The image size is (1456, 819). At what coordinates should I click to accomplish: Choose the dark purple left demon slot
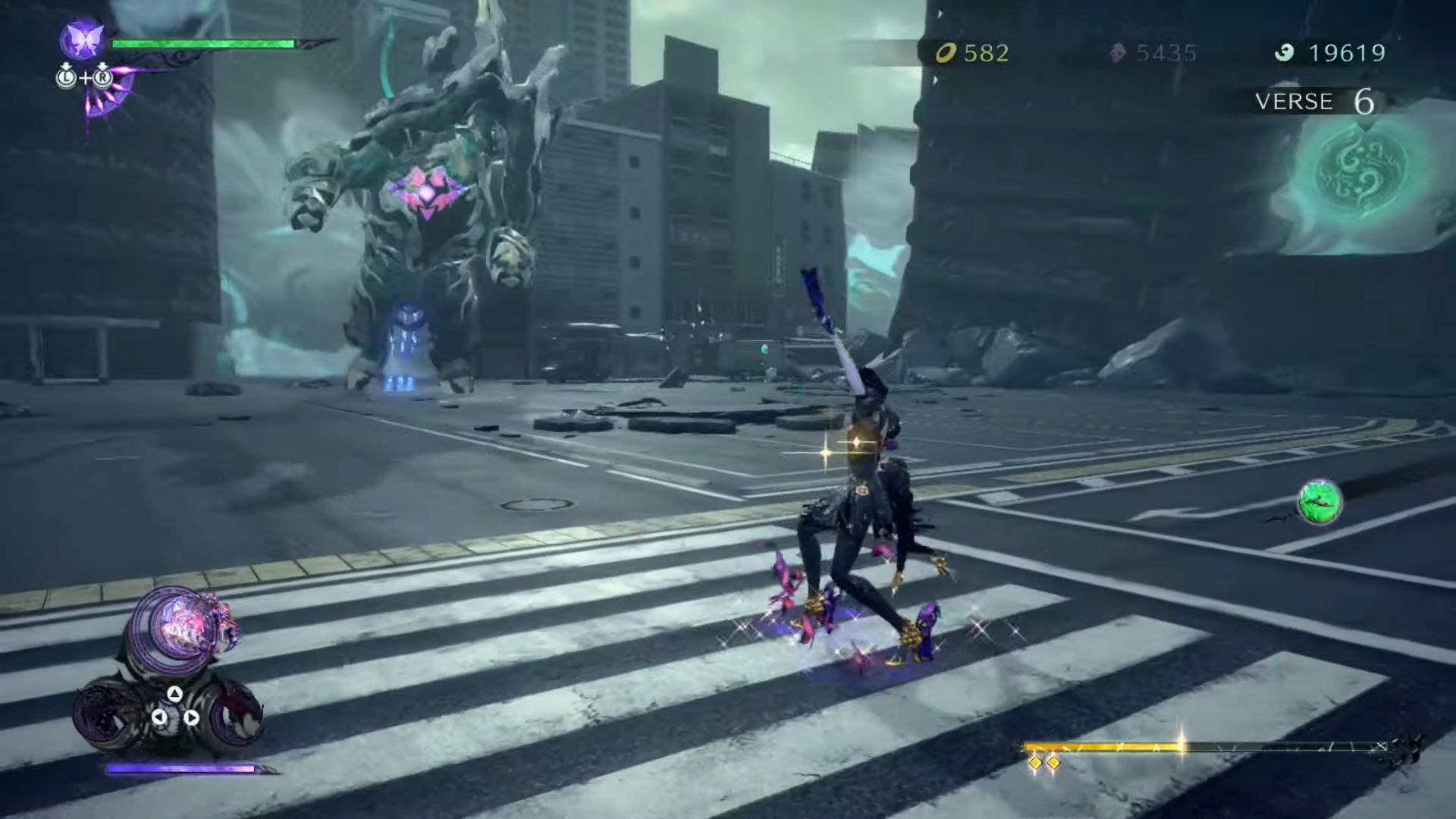coord(108,714)
